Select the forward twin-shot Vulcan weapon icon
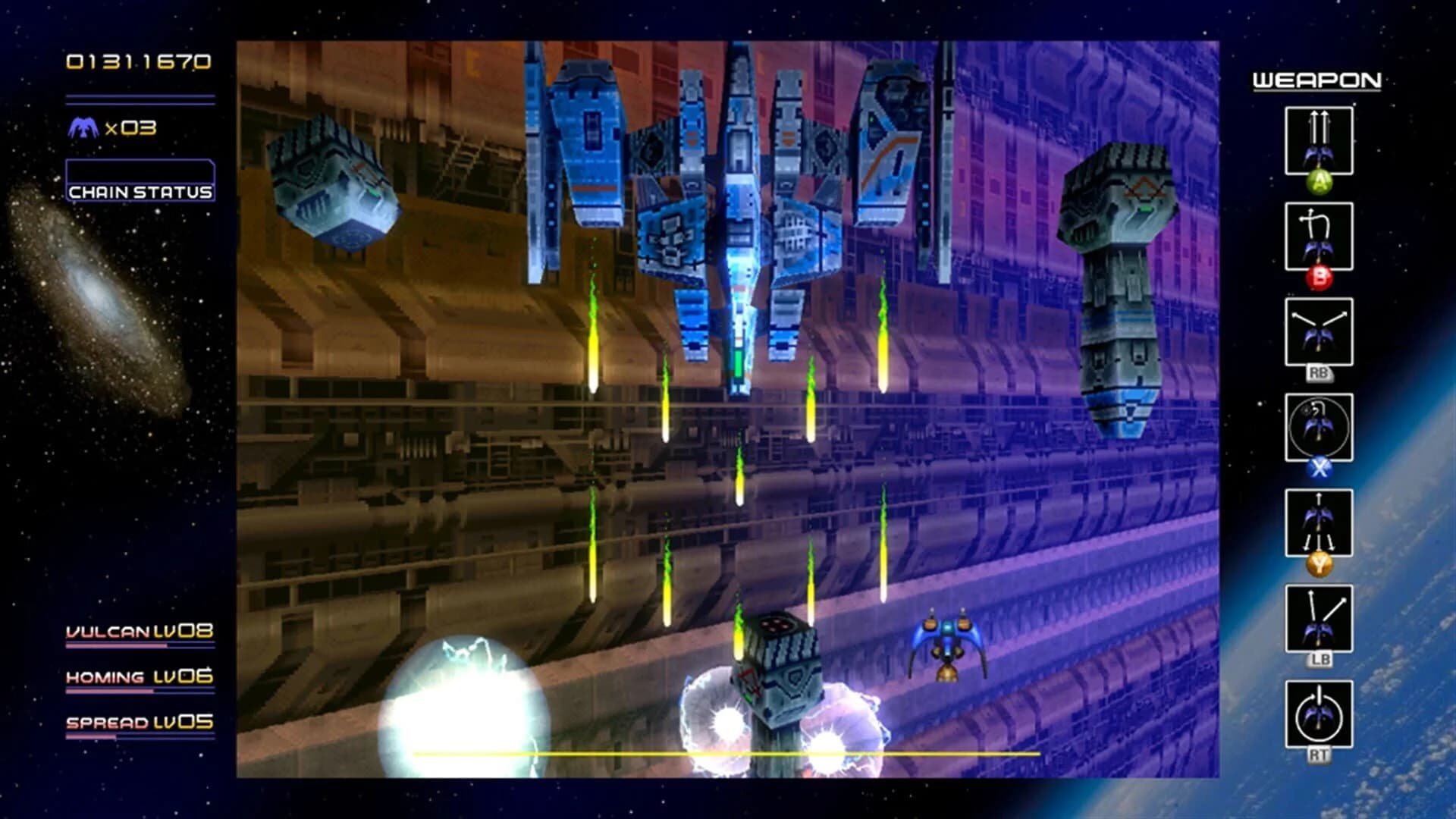 1319,140
